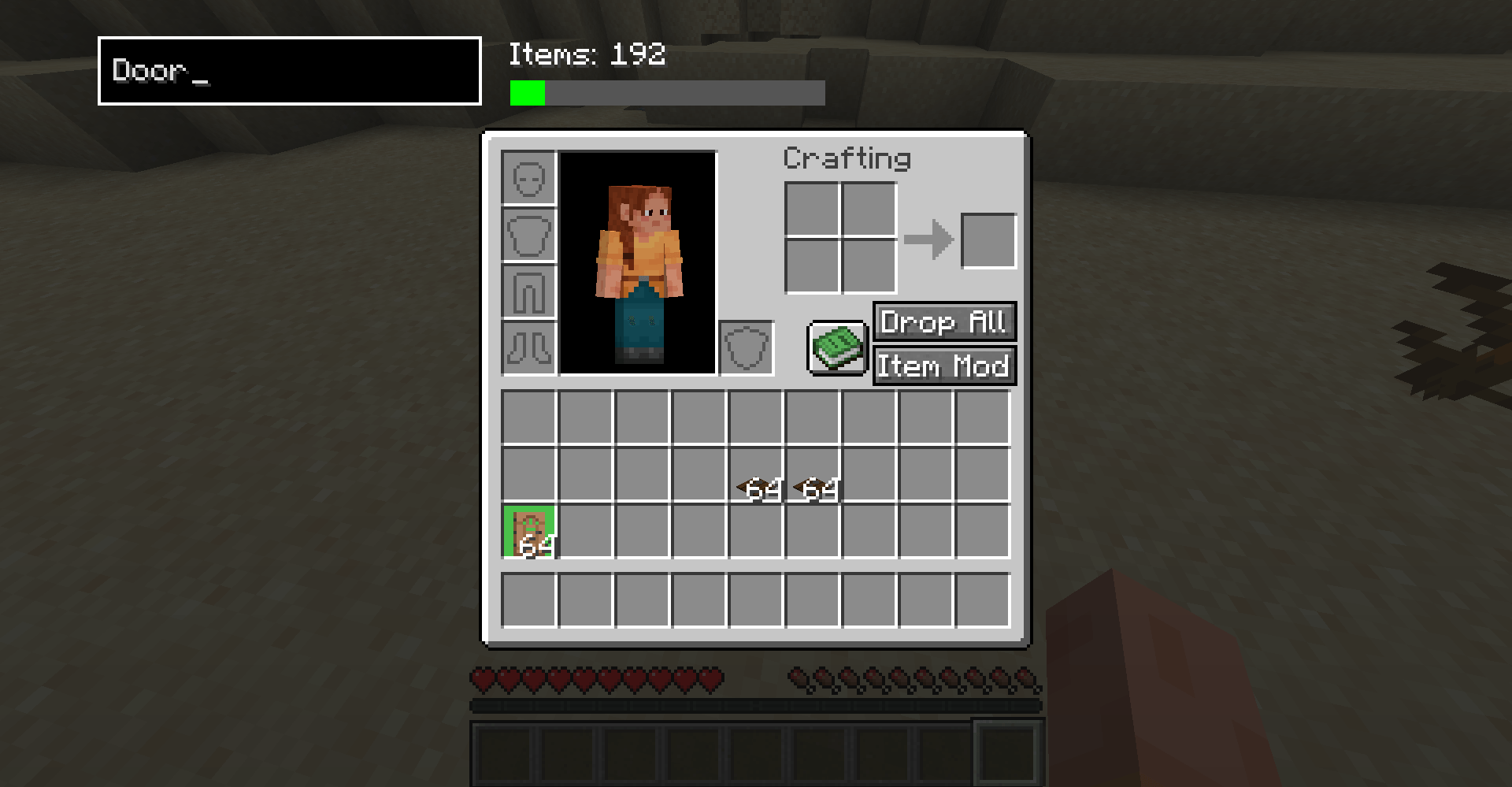Click the shield offhand slot
Image resolution: width=1512 pixels, height=787 pixels.
[x=746, y=347]
